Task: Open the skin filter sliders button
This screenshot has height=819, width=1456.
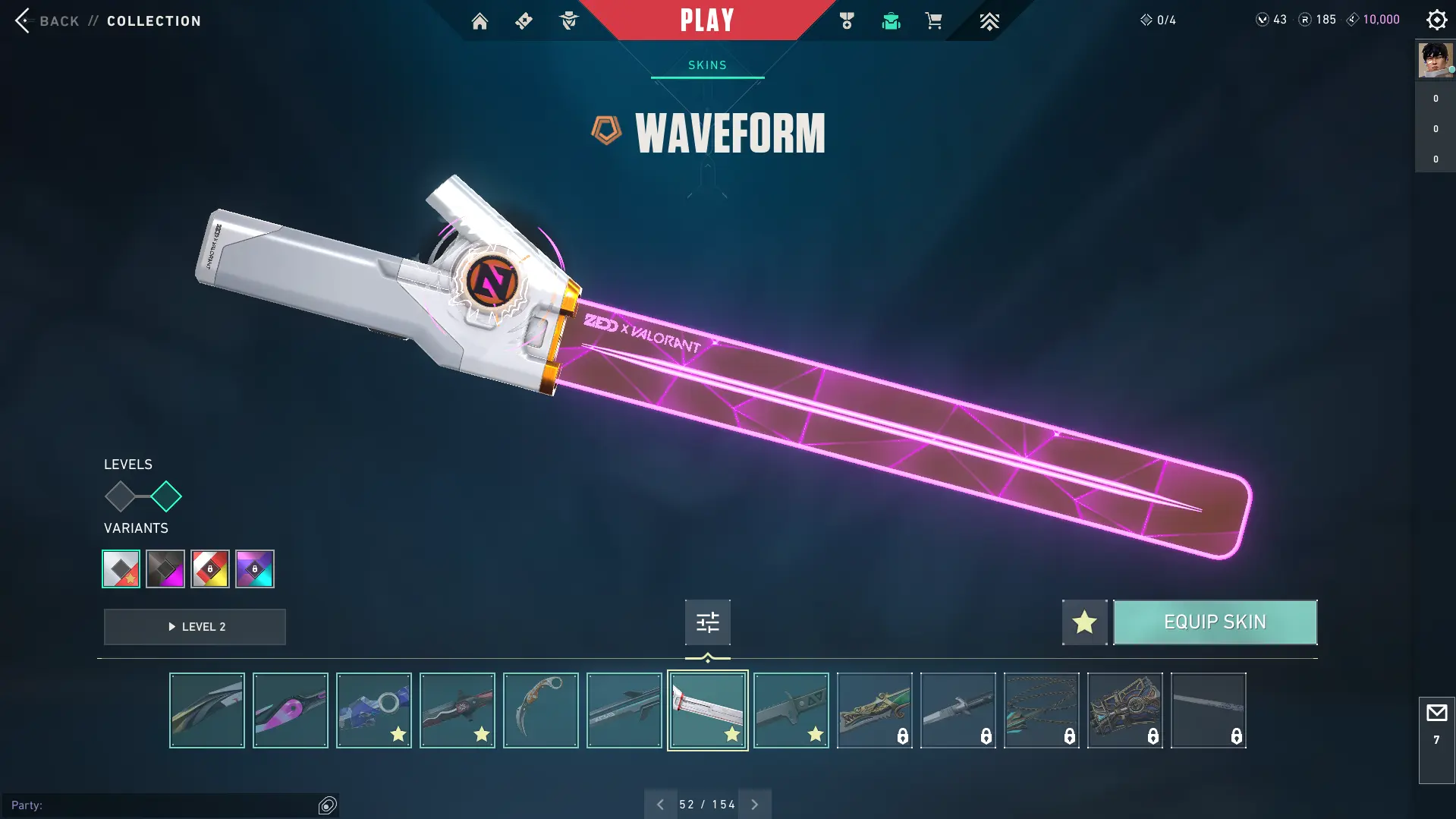Action: click(707, 622)
